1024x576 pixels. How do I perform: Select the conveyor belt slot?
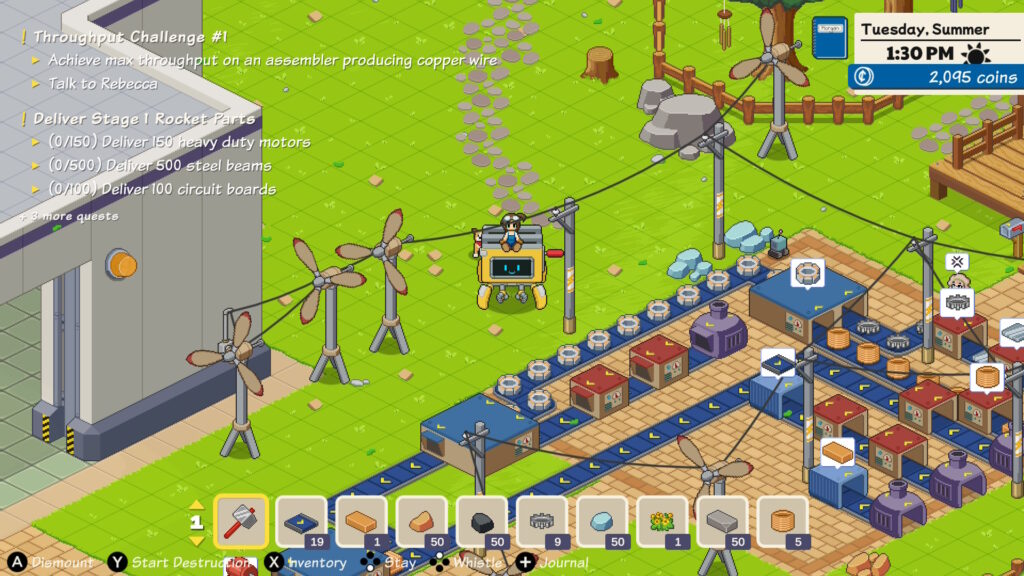(301, 521)
